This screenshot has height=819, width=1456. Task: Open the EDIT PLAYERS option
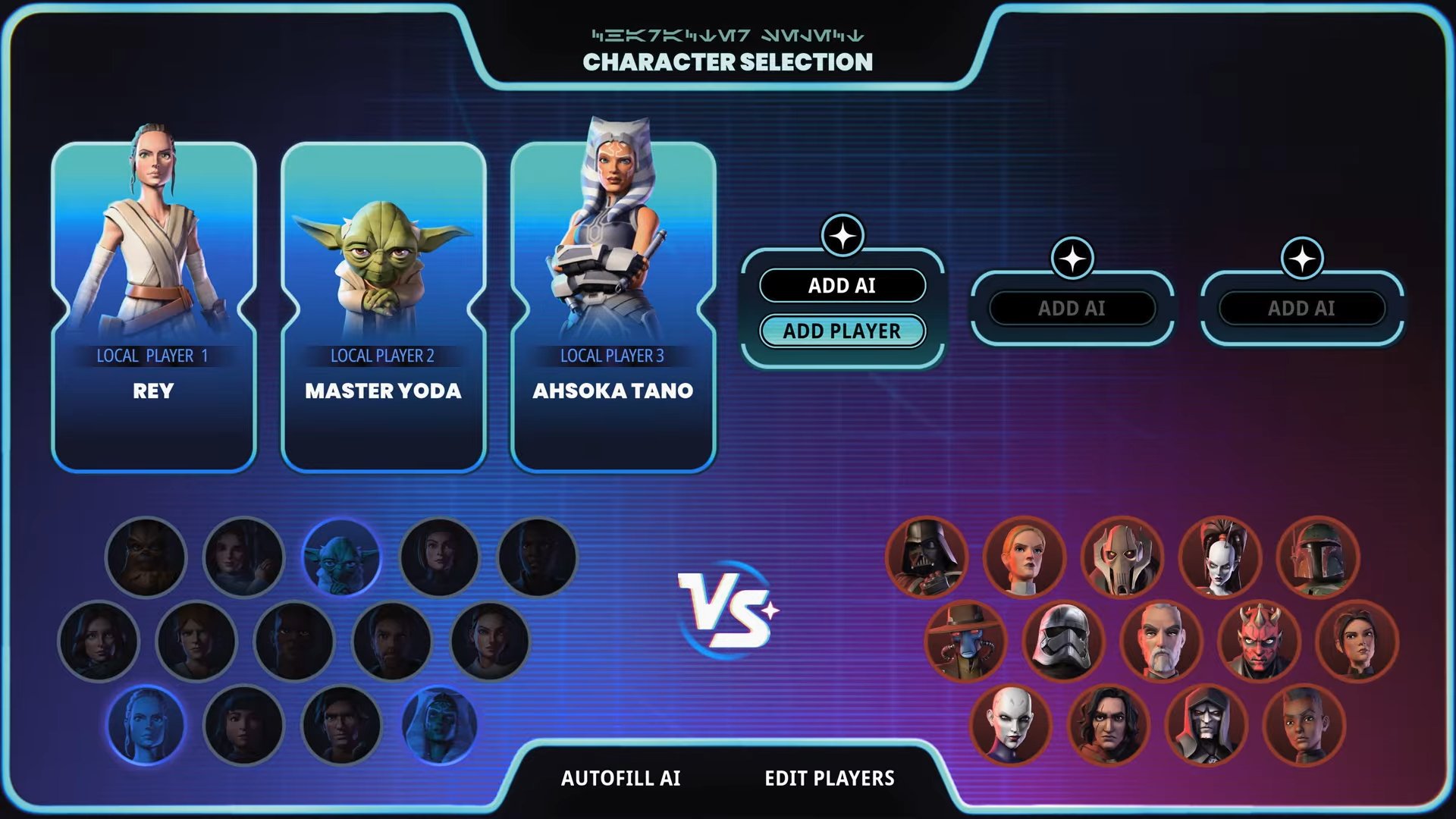829,778
